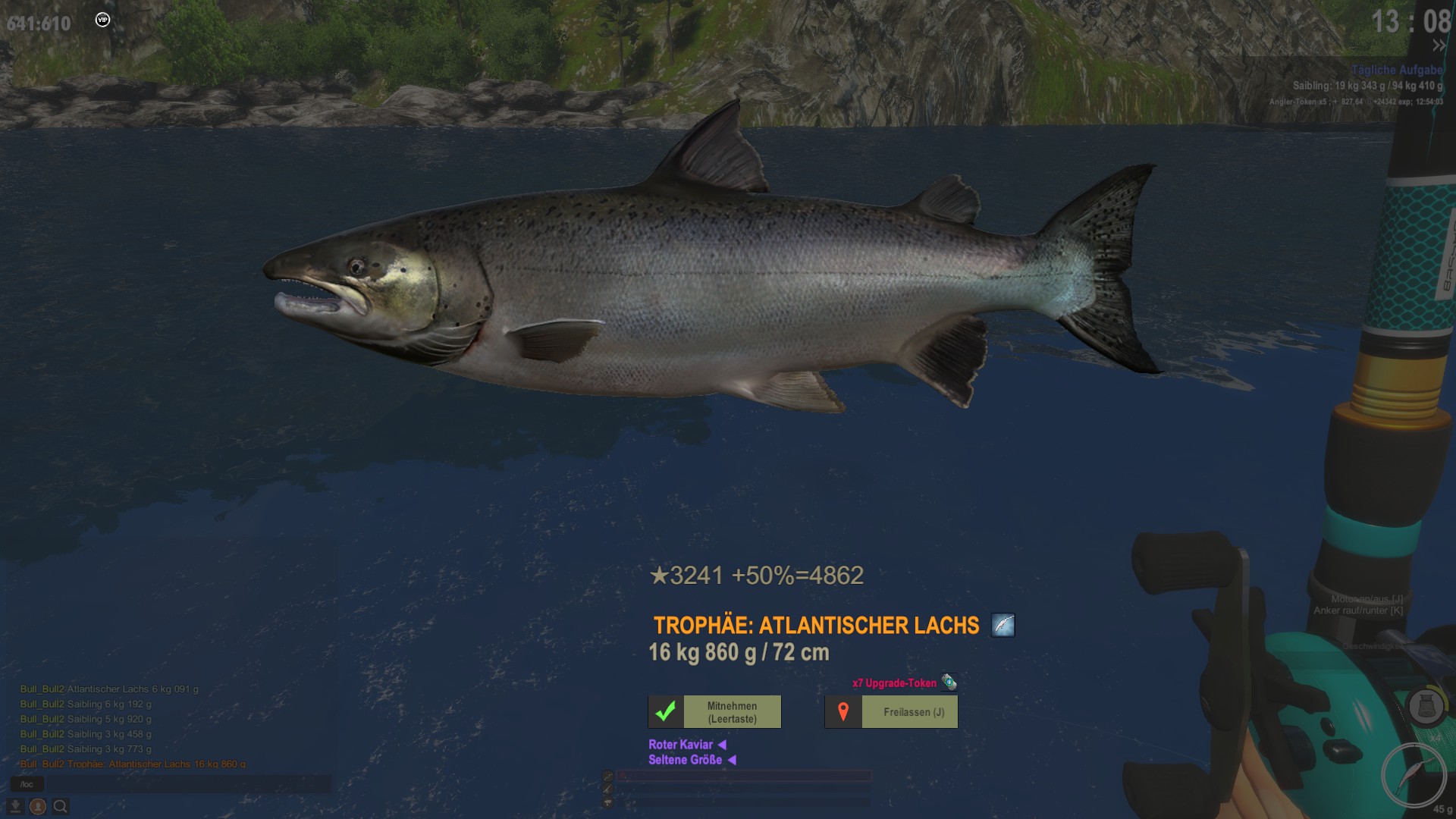Open the Tägliche Aufgabe daily task tracker

(1396, 70)
